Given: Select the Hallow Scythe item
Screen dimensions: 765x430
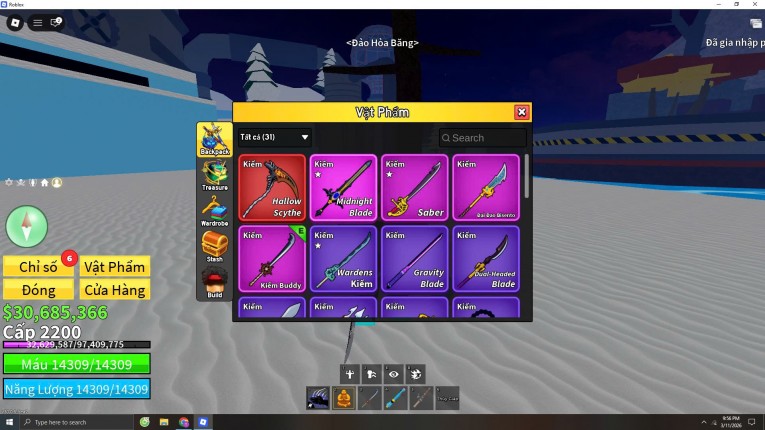Looking at the screenshot, I should tap(272, 187).
